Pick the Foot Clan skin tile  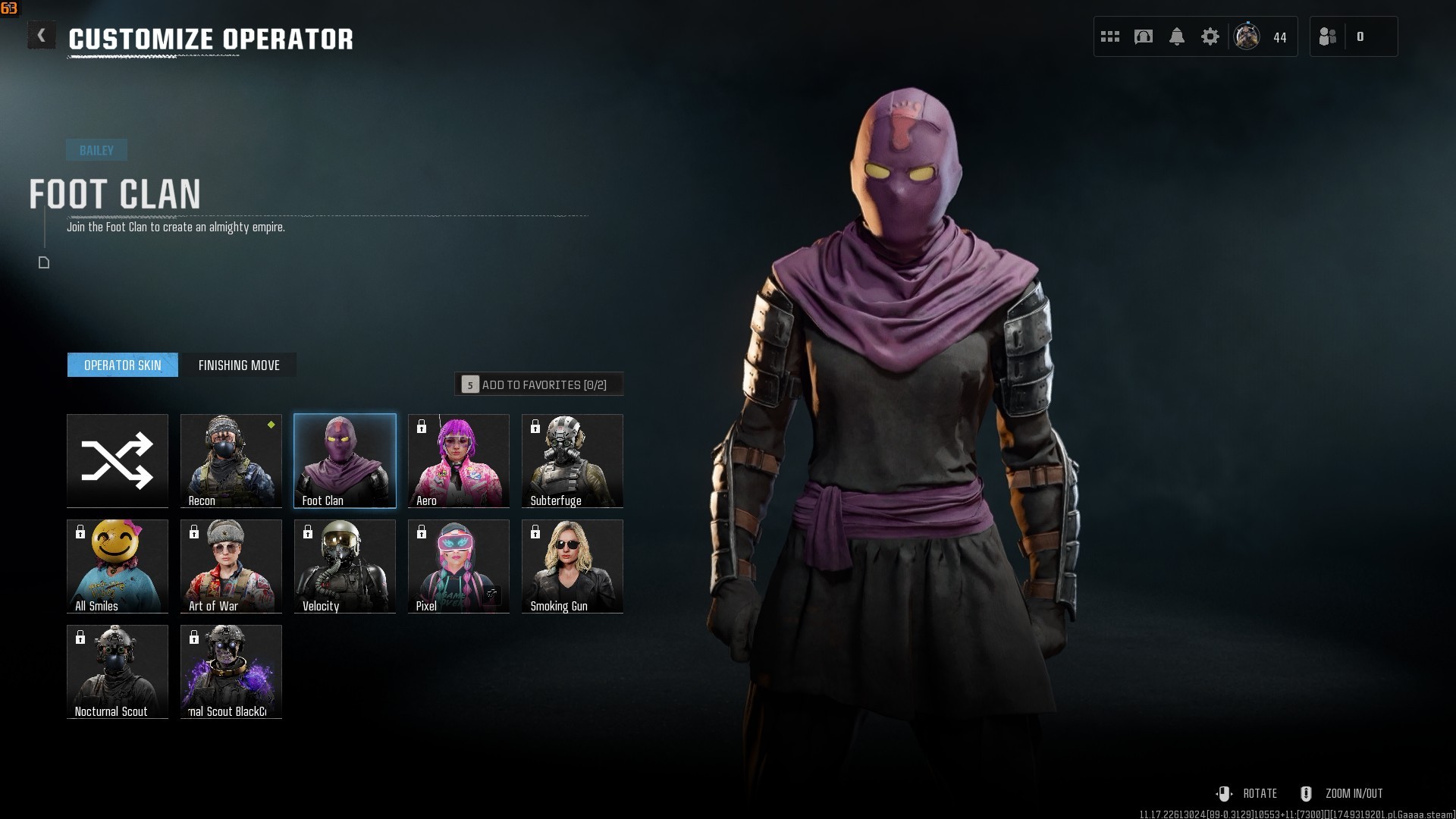click(345, 460)
